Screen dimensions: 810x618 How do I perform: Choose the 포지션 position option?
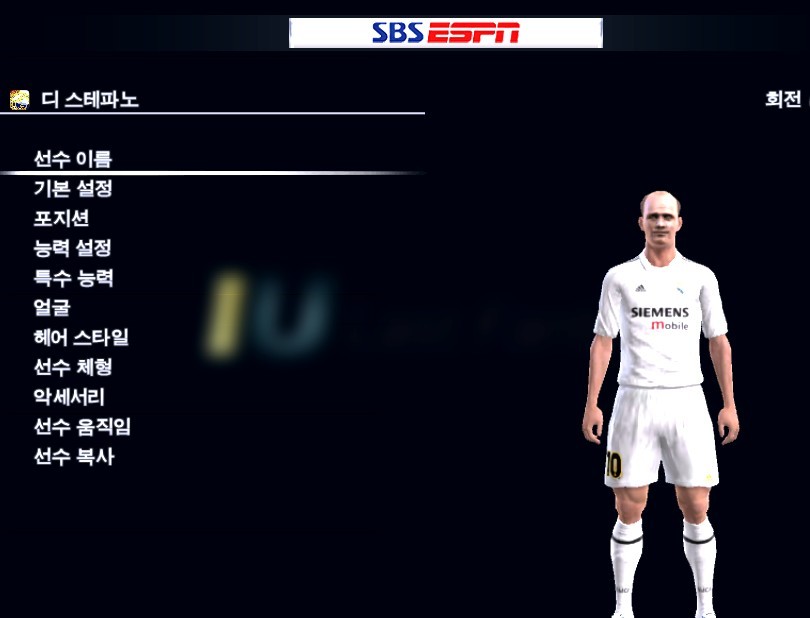[61, 218]
